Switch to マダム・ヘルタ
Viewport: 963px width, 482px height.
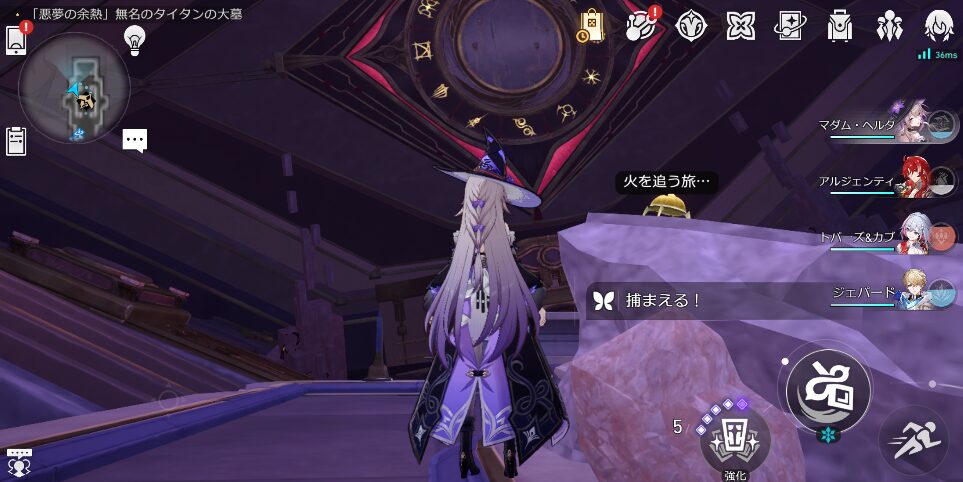(915, 127)
